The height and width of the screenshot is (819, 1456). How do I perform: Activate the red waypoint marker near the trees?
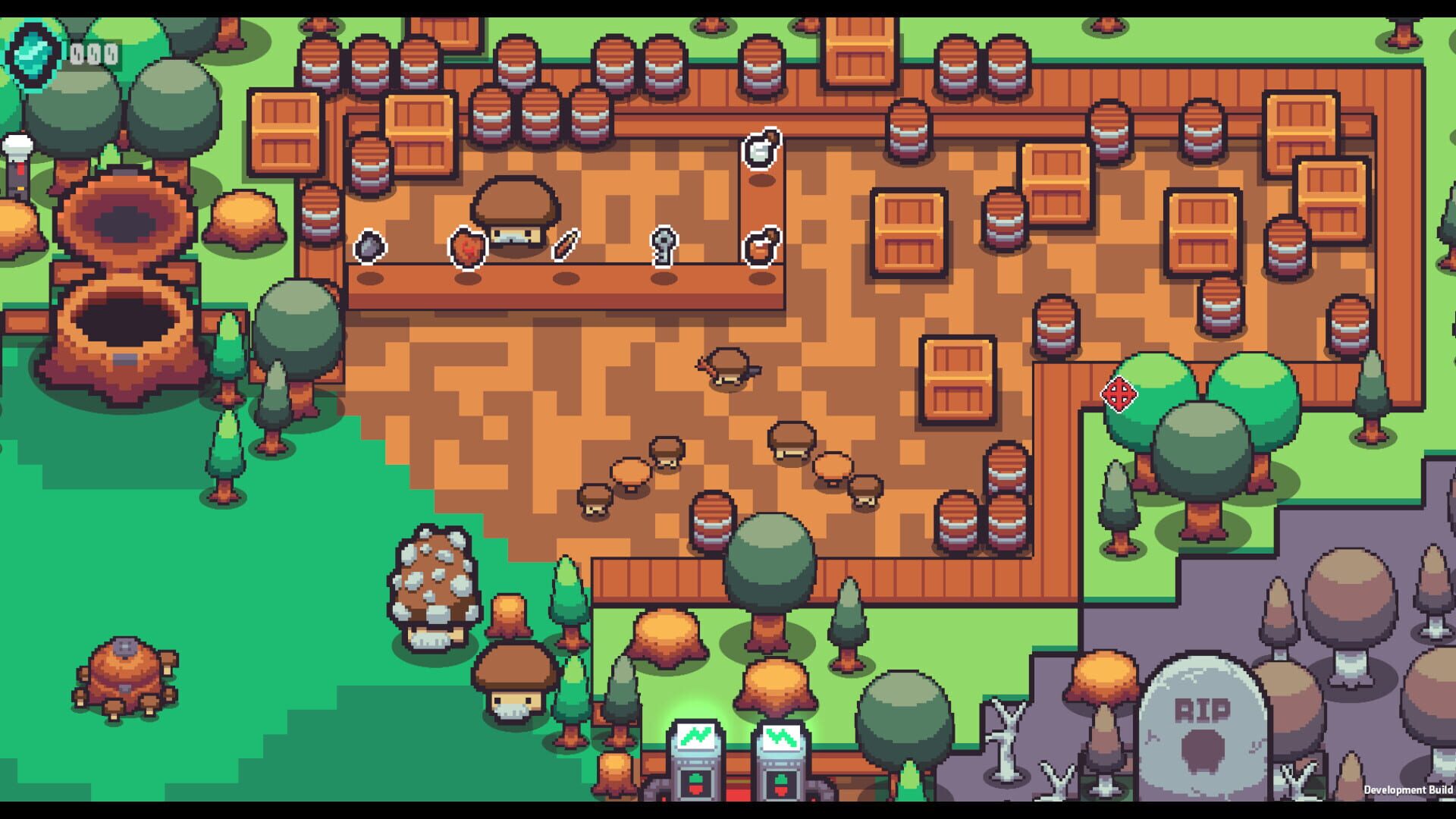pyautogui.click(x=1118, y=394)
